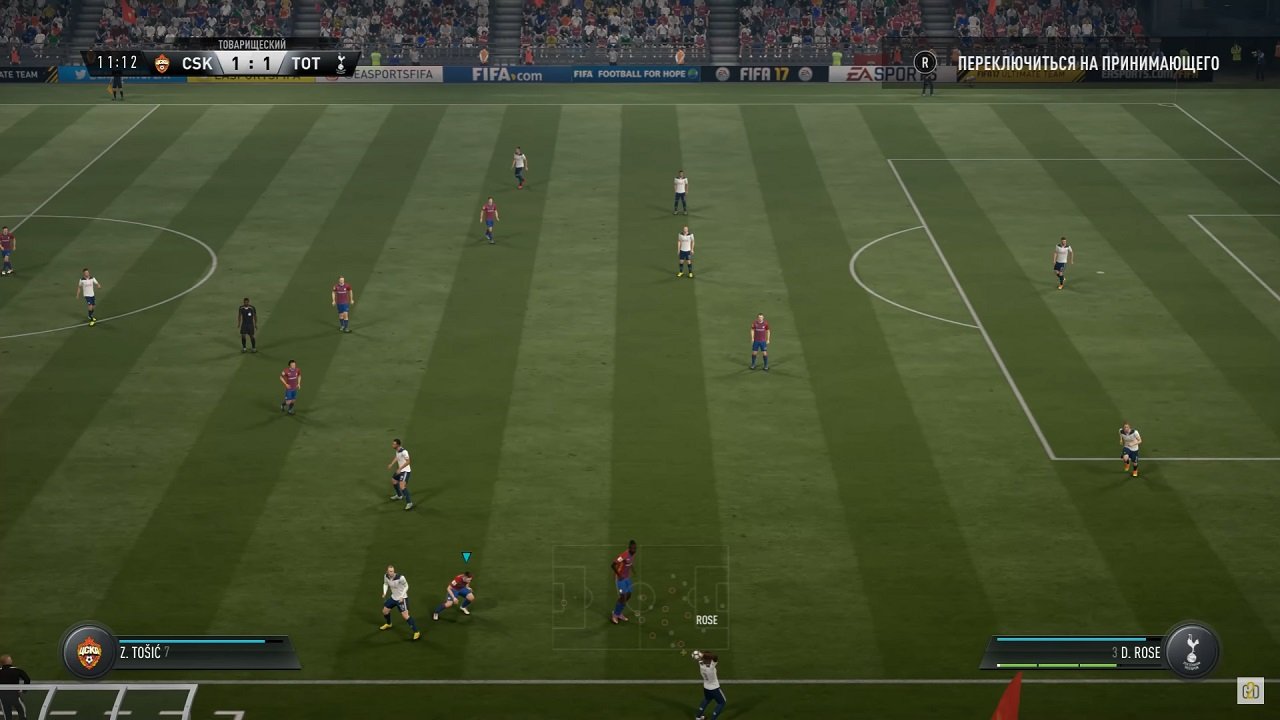Screen dimensions: 1280x720
Task: Click the Tottenham badge beside D. Rose's bar
Action: point(1191,651)
